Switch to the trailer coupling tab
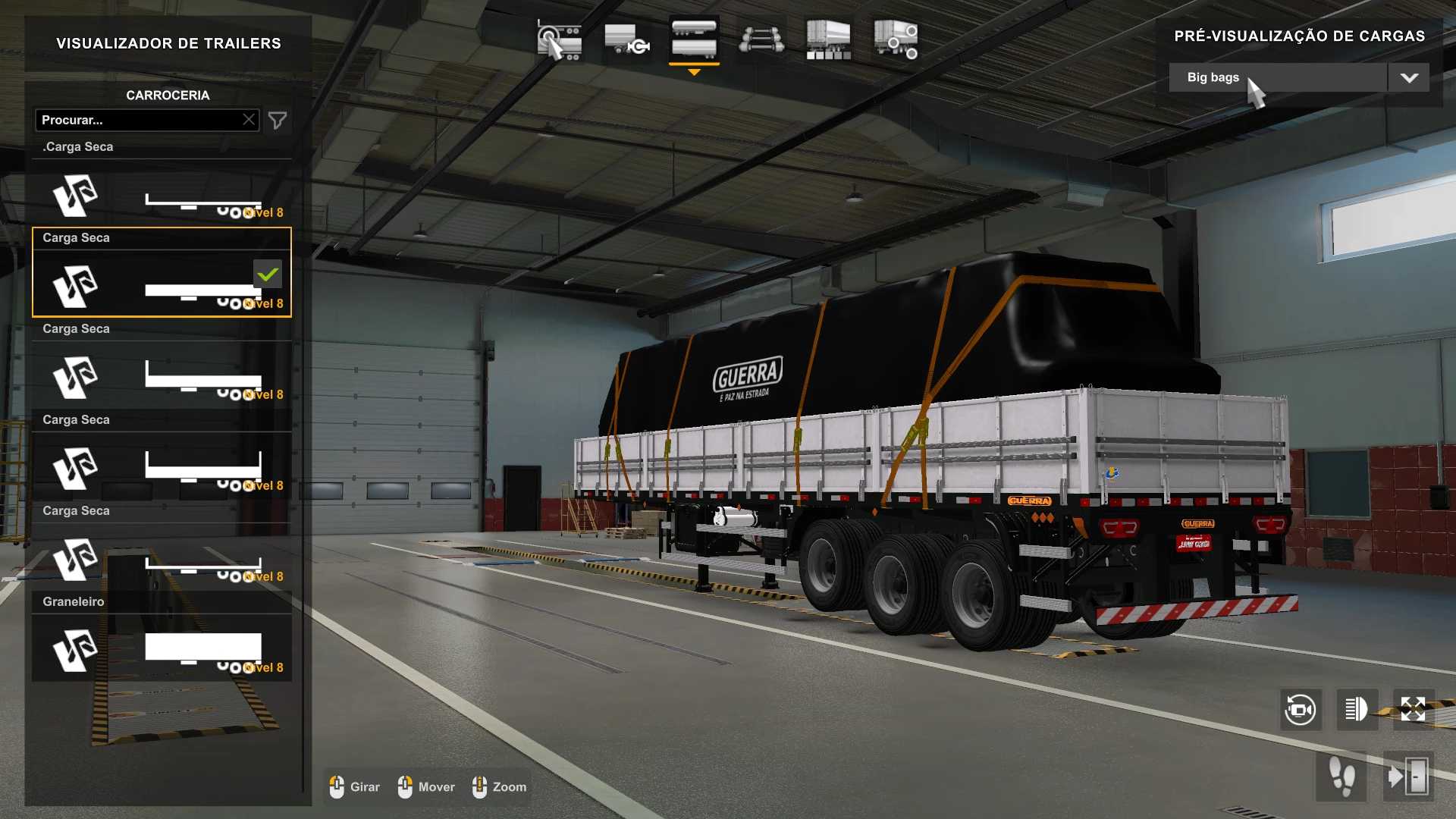Viewport: 1456px width, 819px height. [x=626, y=41]
